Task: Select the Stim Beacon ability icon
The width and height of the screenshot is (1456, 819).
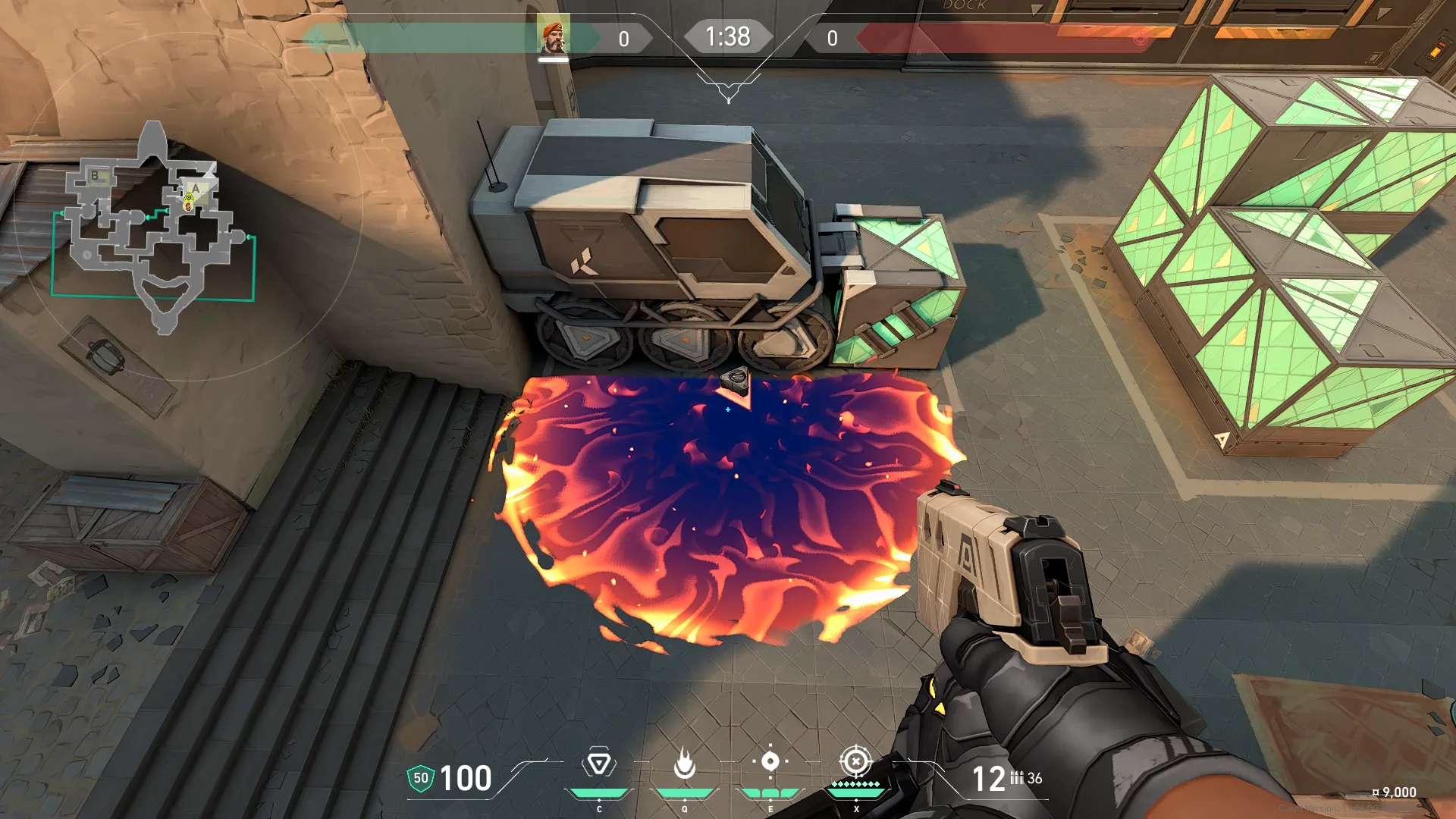Action: coord(598,763)
